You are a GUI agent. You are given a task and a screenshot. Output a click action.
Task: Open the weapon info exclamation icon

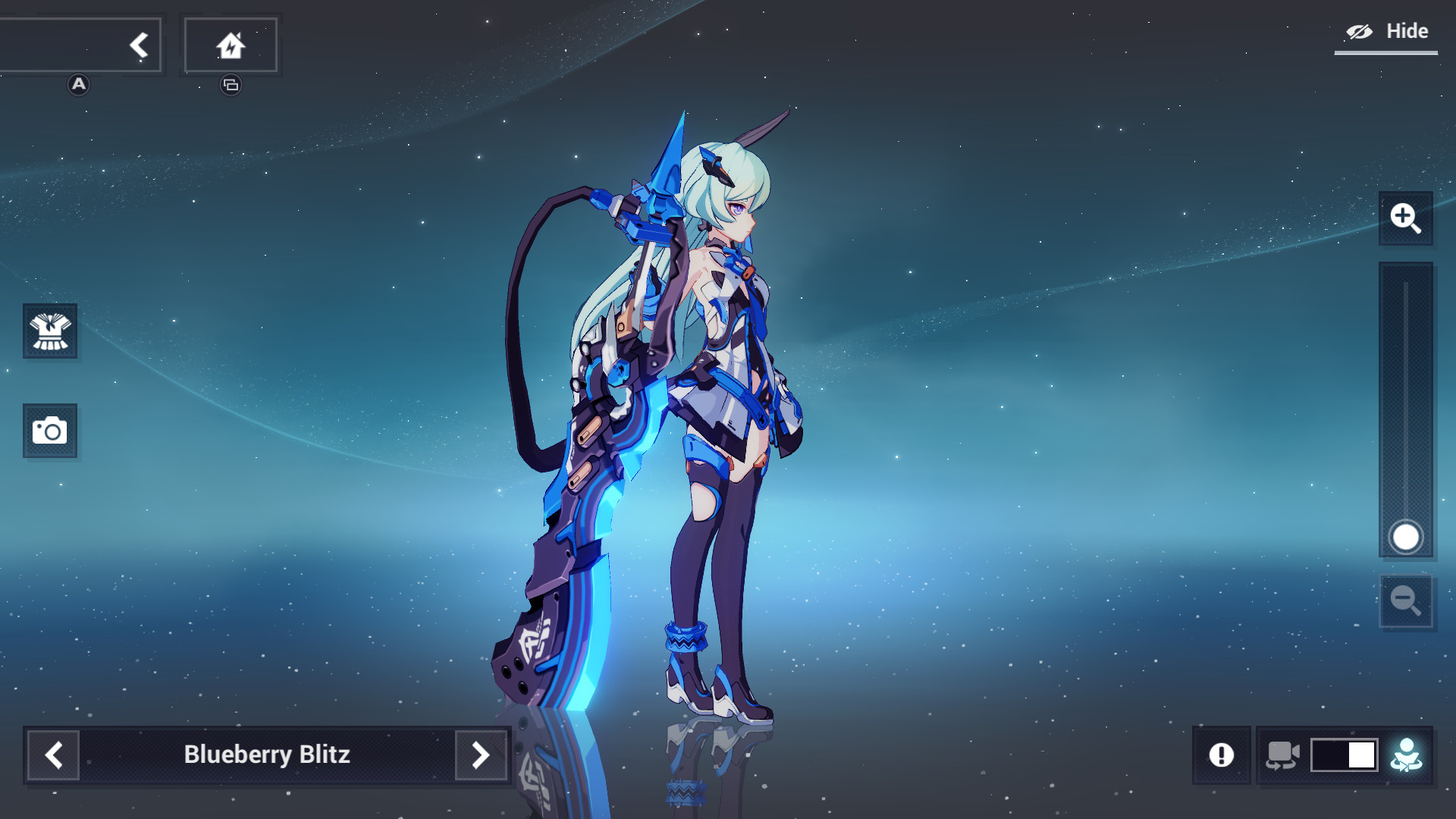[x=1222, y=755]
